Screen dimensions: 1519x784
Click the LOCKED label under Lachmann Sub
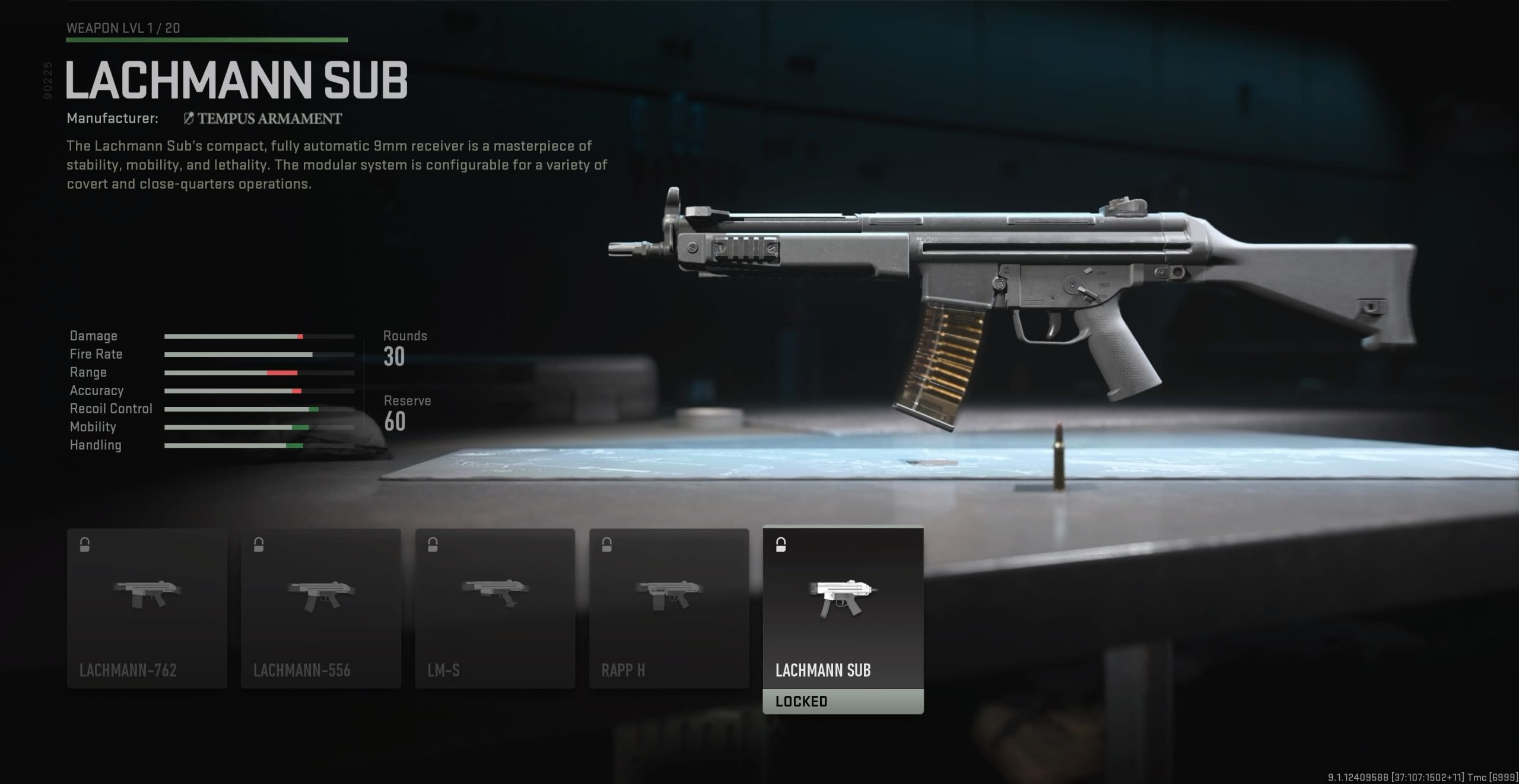tap(801, 701)
